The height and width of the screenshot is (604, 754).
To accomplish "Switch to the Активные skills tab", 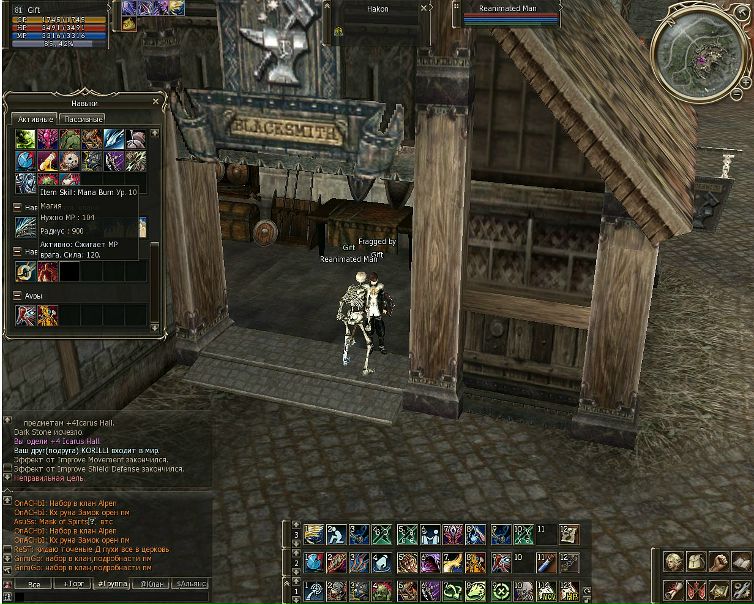I will tap(33, 119).
